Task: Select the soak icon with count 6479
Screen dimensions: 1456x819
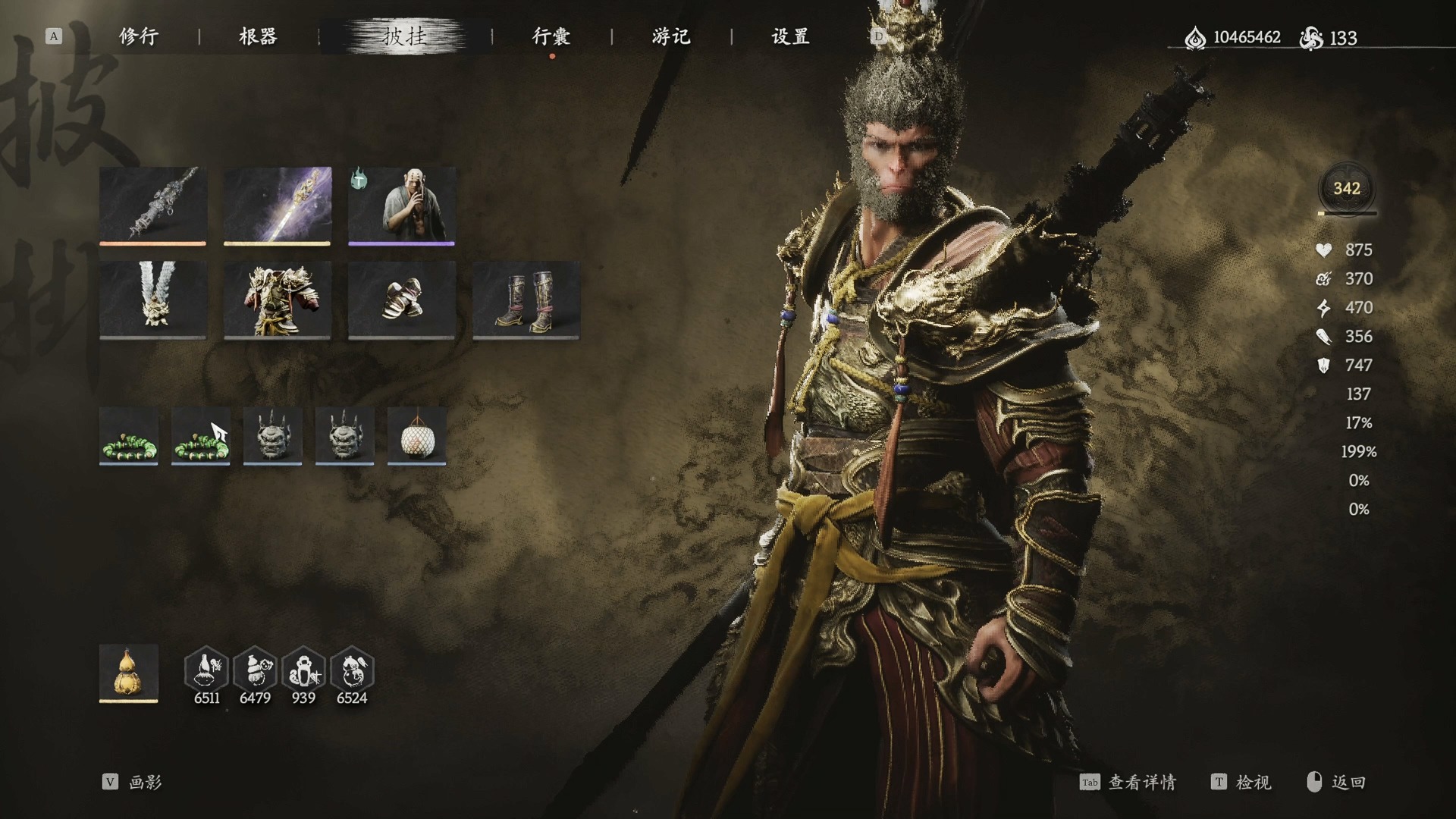Action: click(255, 670)
